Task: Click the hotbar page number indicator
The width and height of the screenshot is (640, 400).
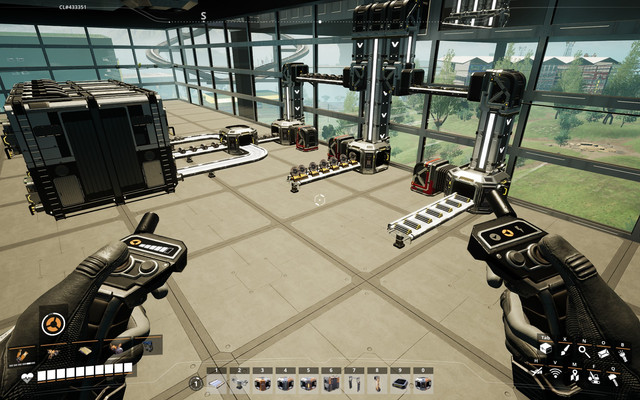Action: (x=196, y=382)
